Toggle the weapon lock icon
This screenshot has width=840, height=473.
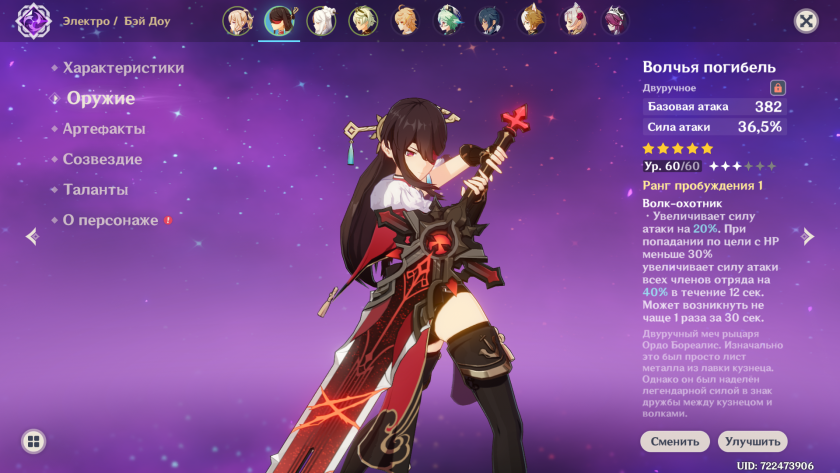(778, 88)
